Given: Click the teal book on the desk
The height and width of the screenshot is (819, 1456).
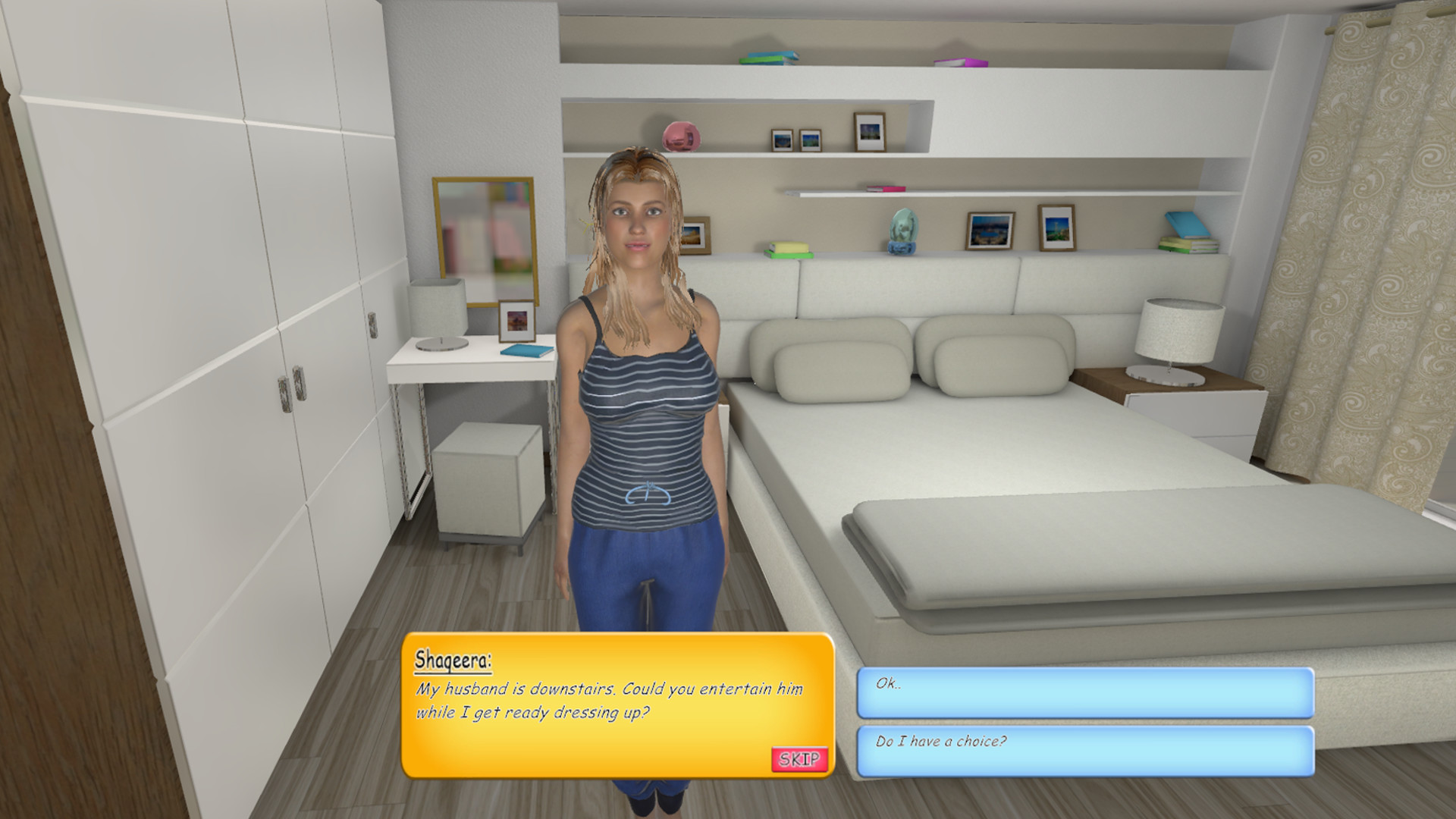Looking at the screenshot, I should [529, 350].
